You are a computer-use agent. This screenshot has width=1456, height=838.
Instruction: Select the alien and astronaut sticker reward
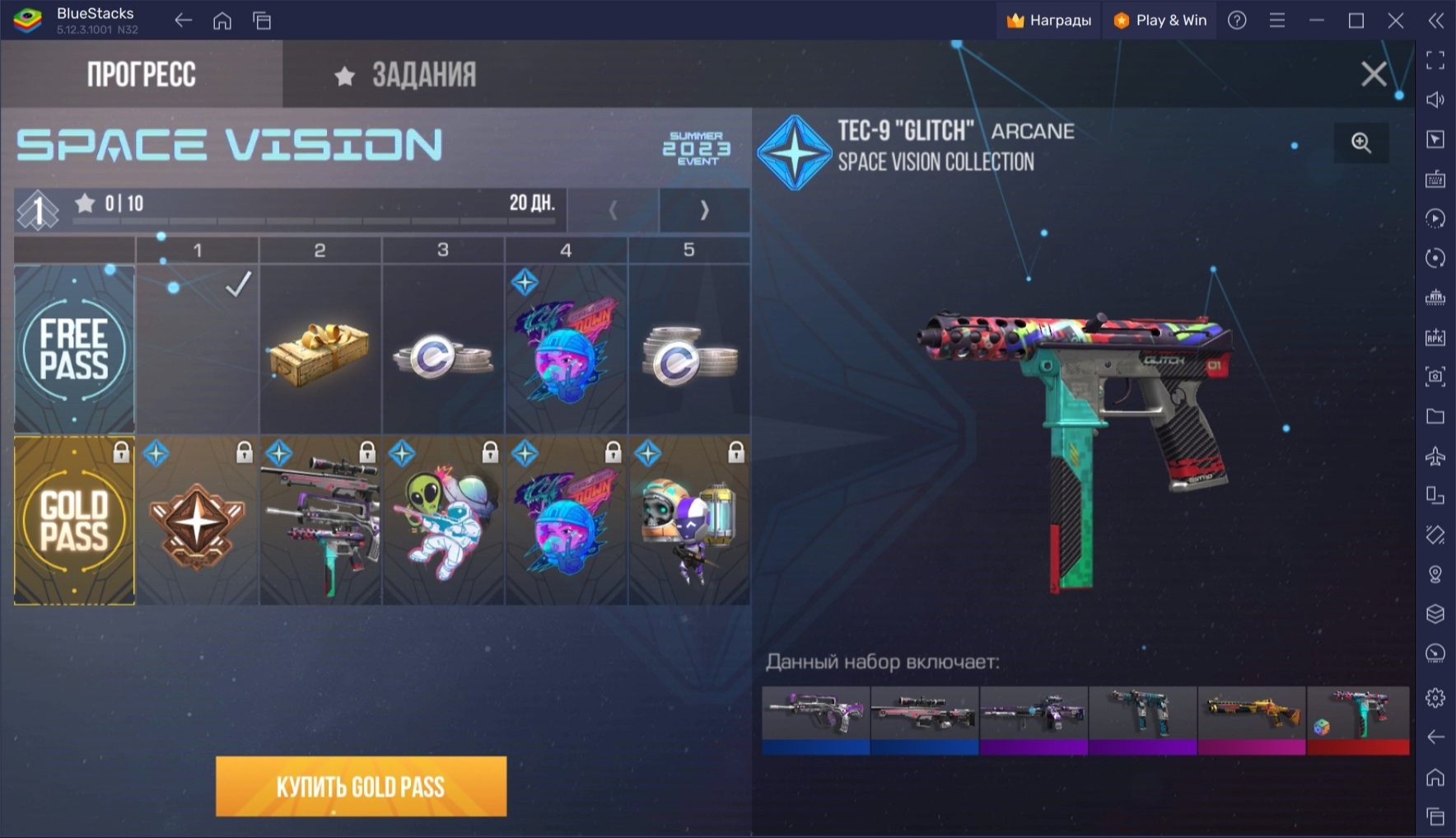pyautogui.click(x=443, y=522)
